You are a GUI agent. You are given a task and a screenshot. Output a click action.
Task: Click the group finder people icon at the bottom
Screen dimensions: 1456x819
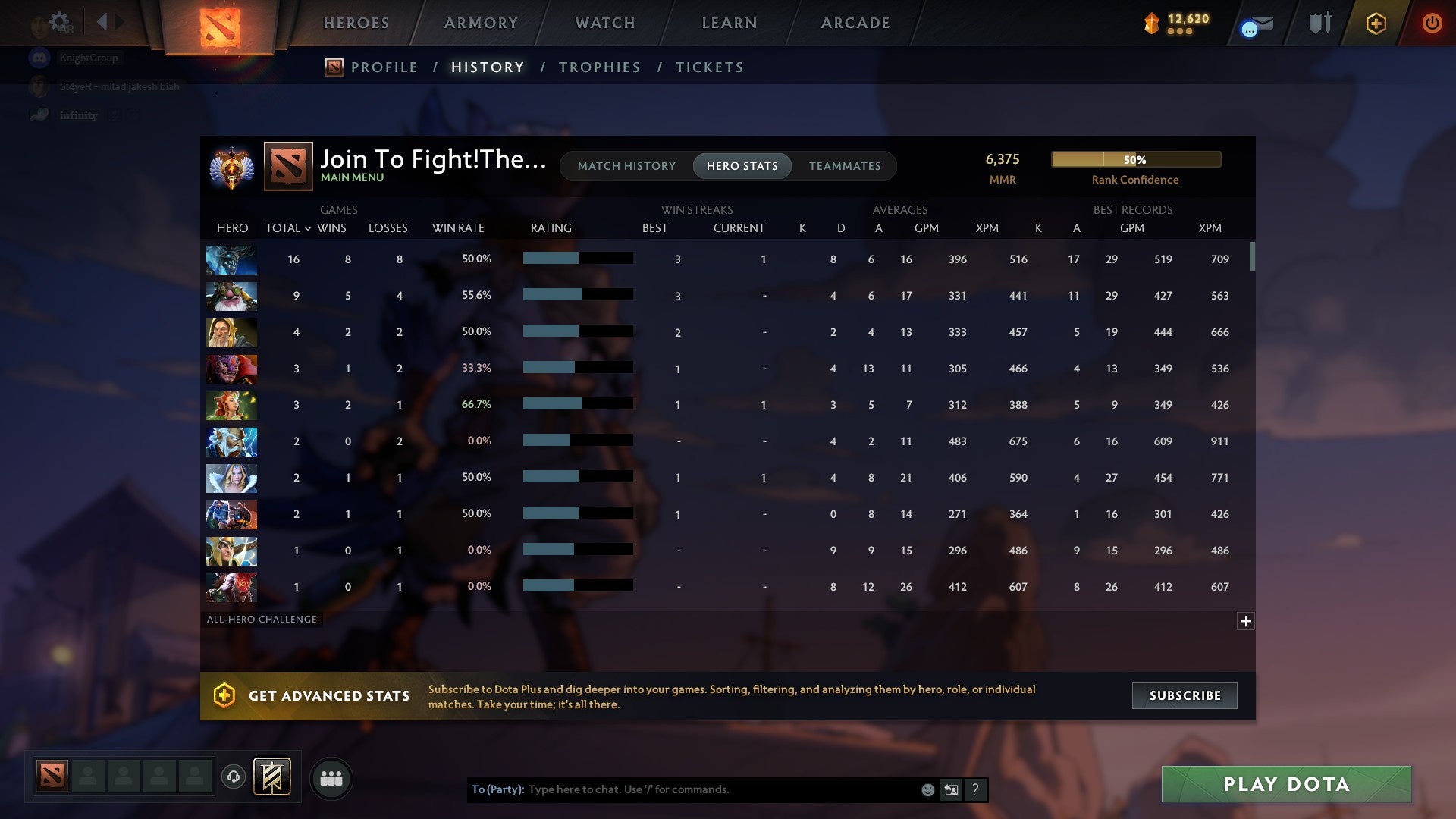click(331, 777)
